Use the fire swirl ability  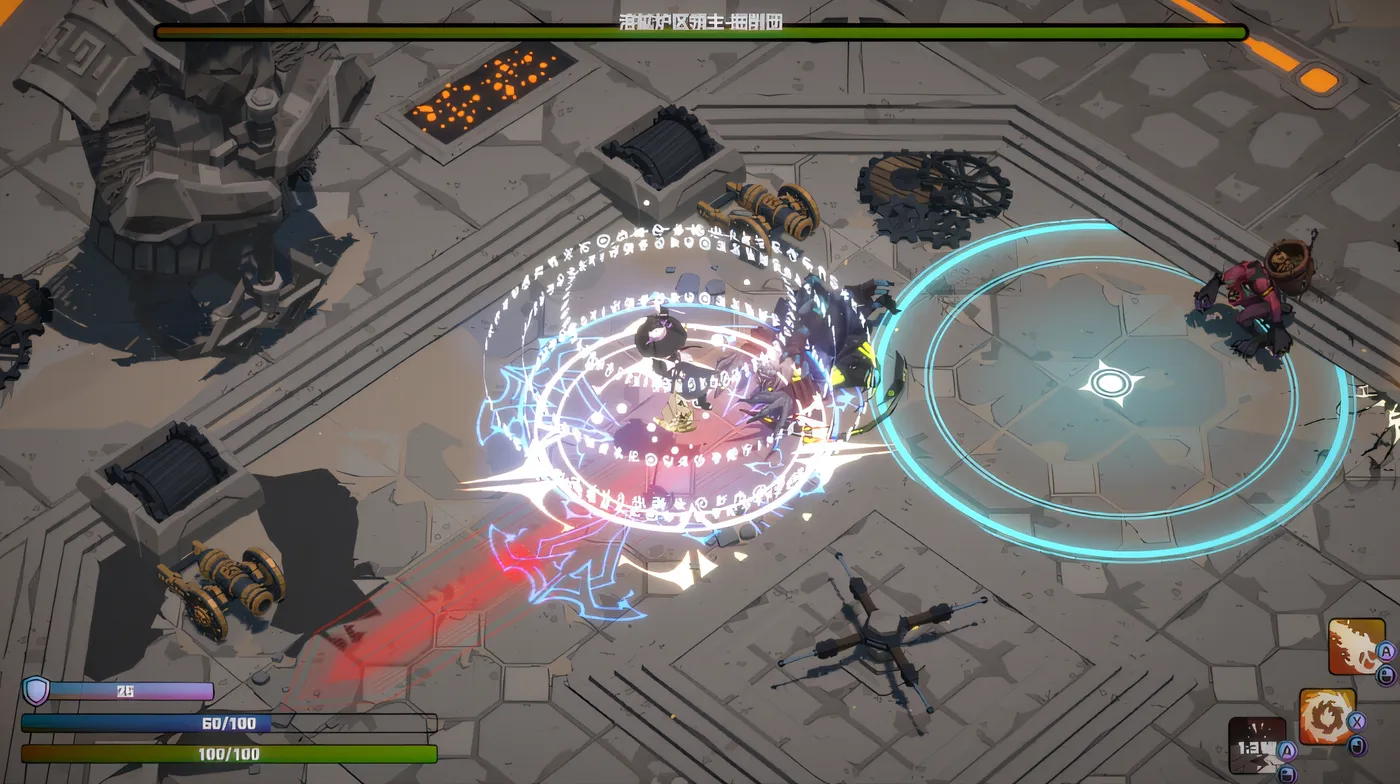[1326, 717]
